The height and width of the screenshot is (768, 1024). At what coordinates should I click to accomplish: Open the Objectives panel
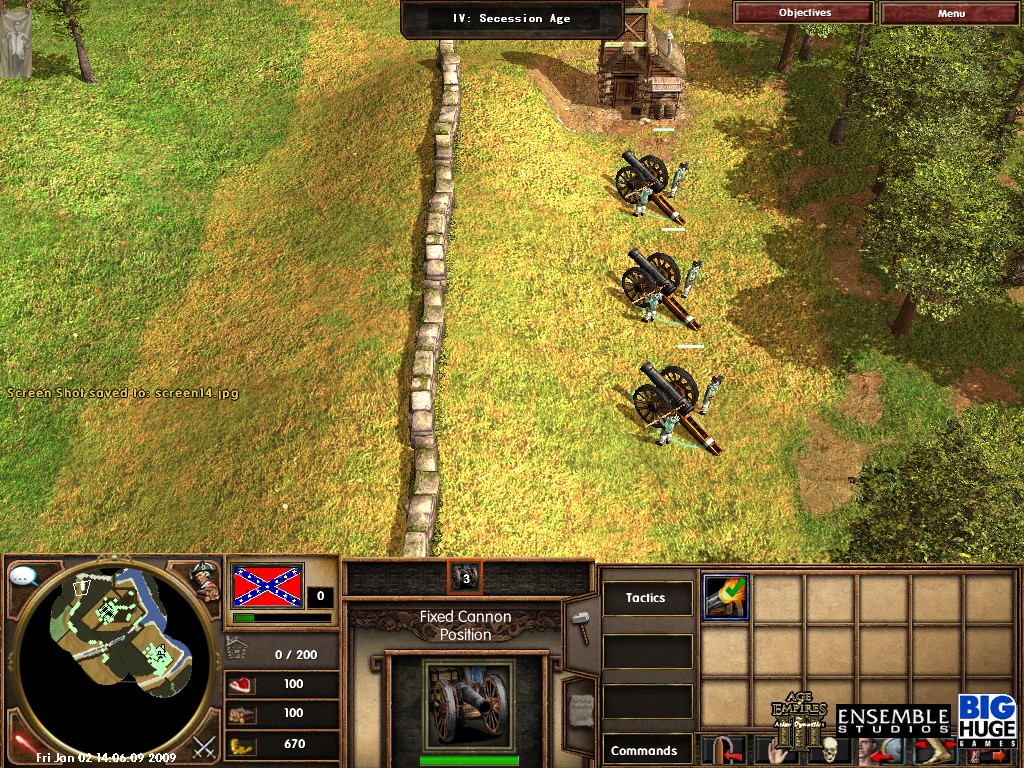804,13
